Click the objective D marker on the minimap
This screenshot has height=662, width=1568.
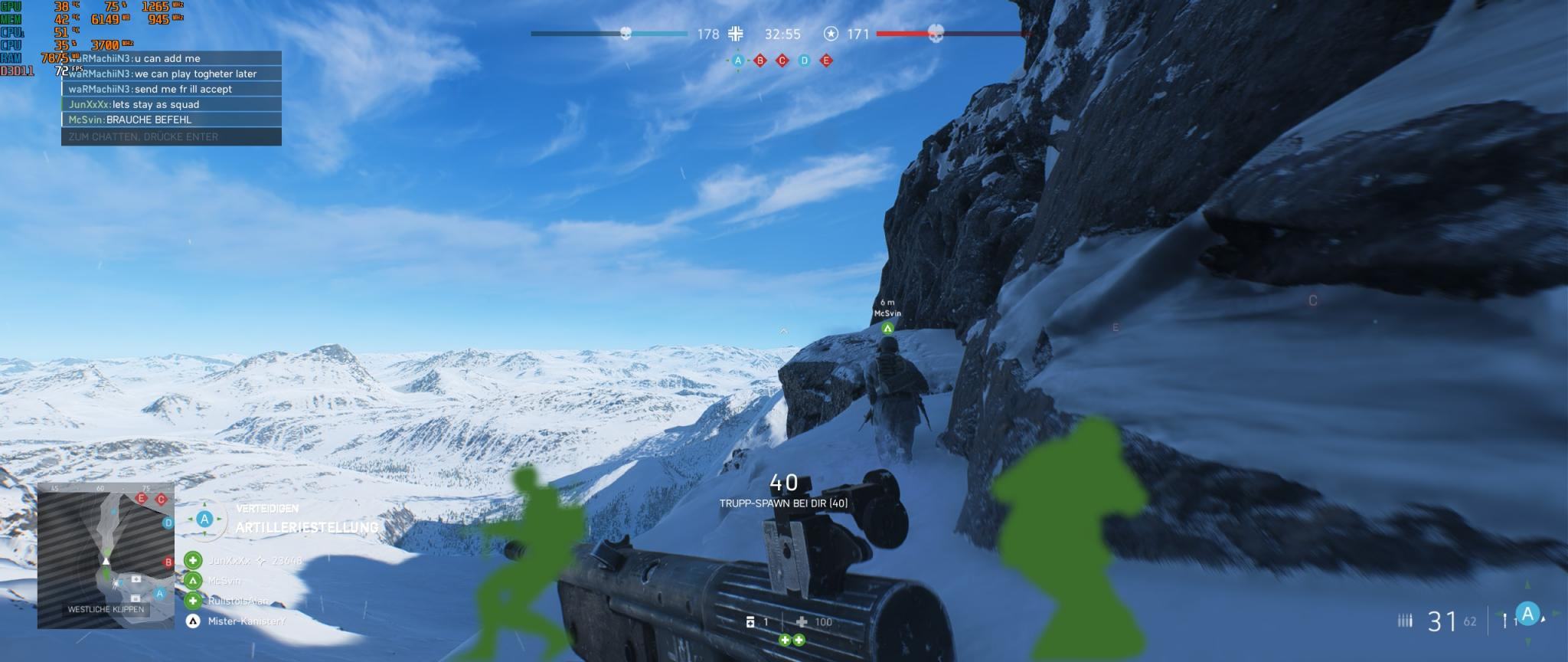tap(168, 523)
